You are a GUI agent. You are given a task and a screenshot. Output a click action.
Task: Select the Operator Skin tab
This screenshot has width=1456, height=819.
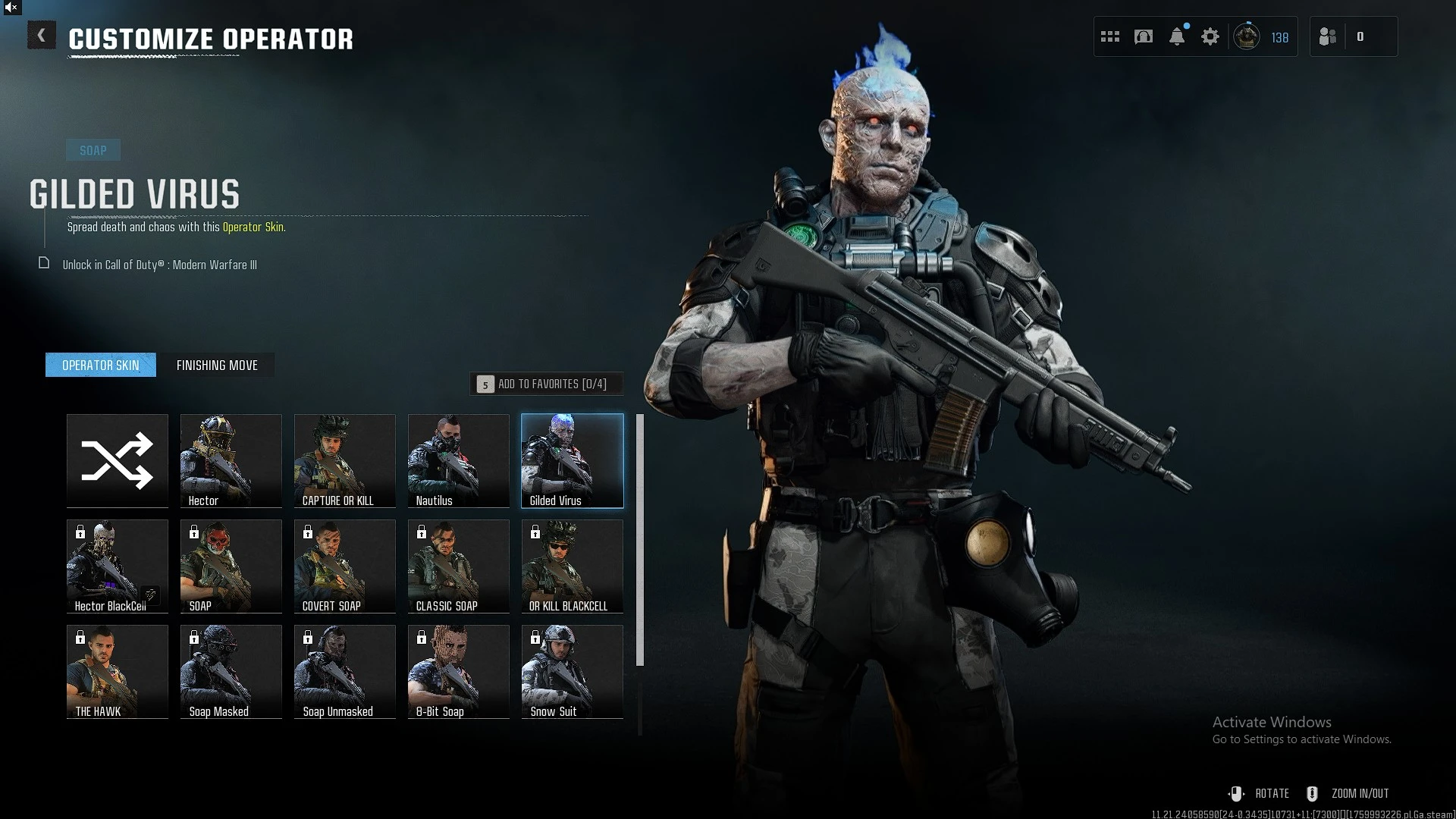(101, 366)
